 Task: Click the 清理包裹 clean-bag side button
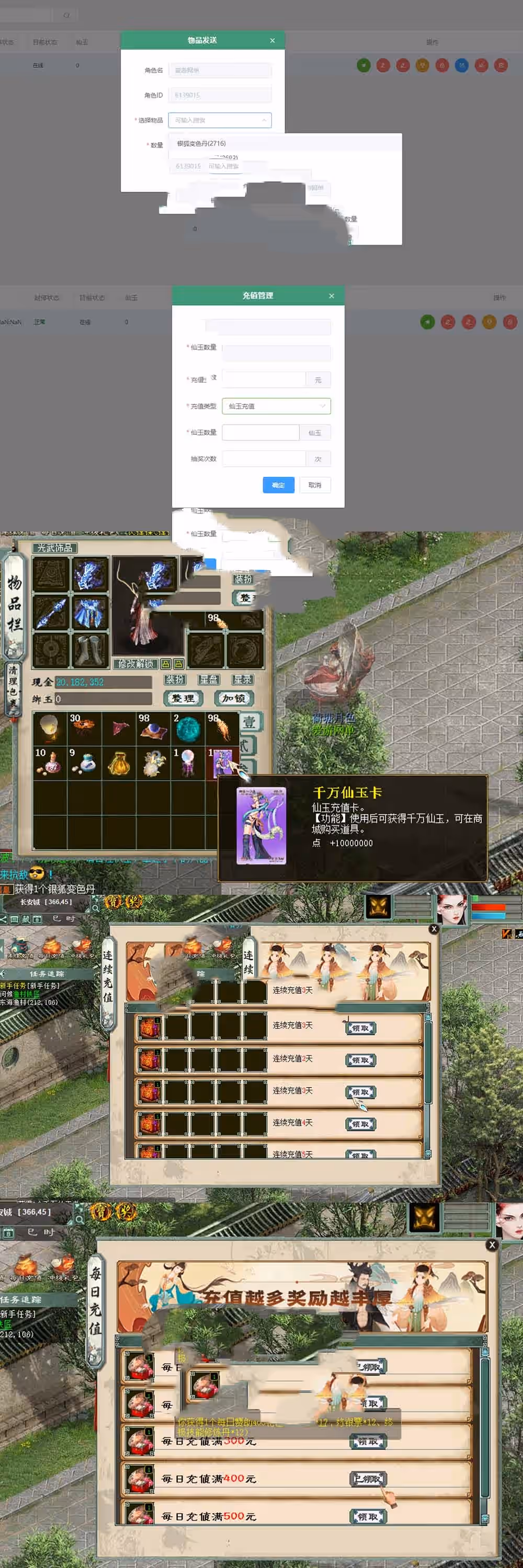[12, 688]
